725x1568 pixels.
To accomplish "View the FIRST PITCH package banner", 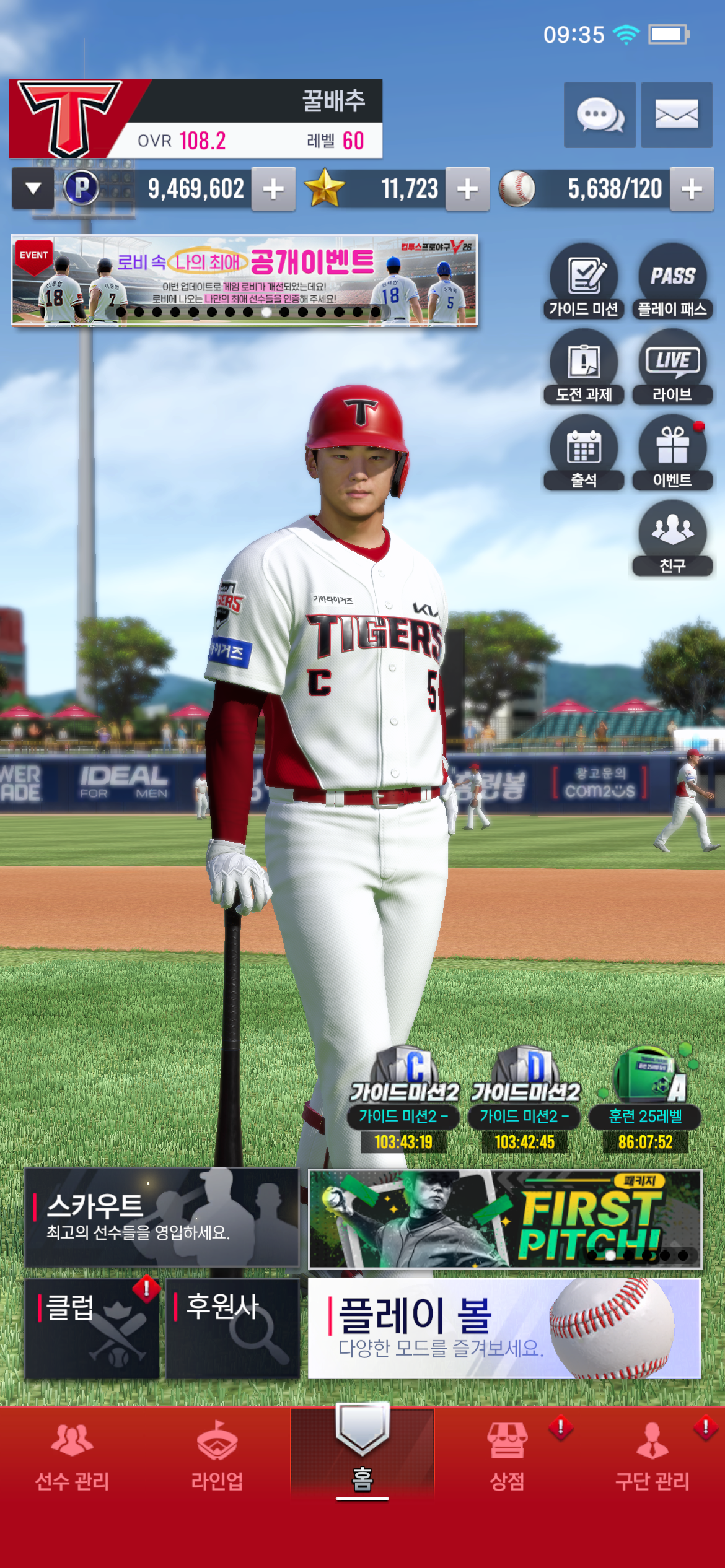I will coord(504,1218).
